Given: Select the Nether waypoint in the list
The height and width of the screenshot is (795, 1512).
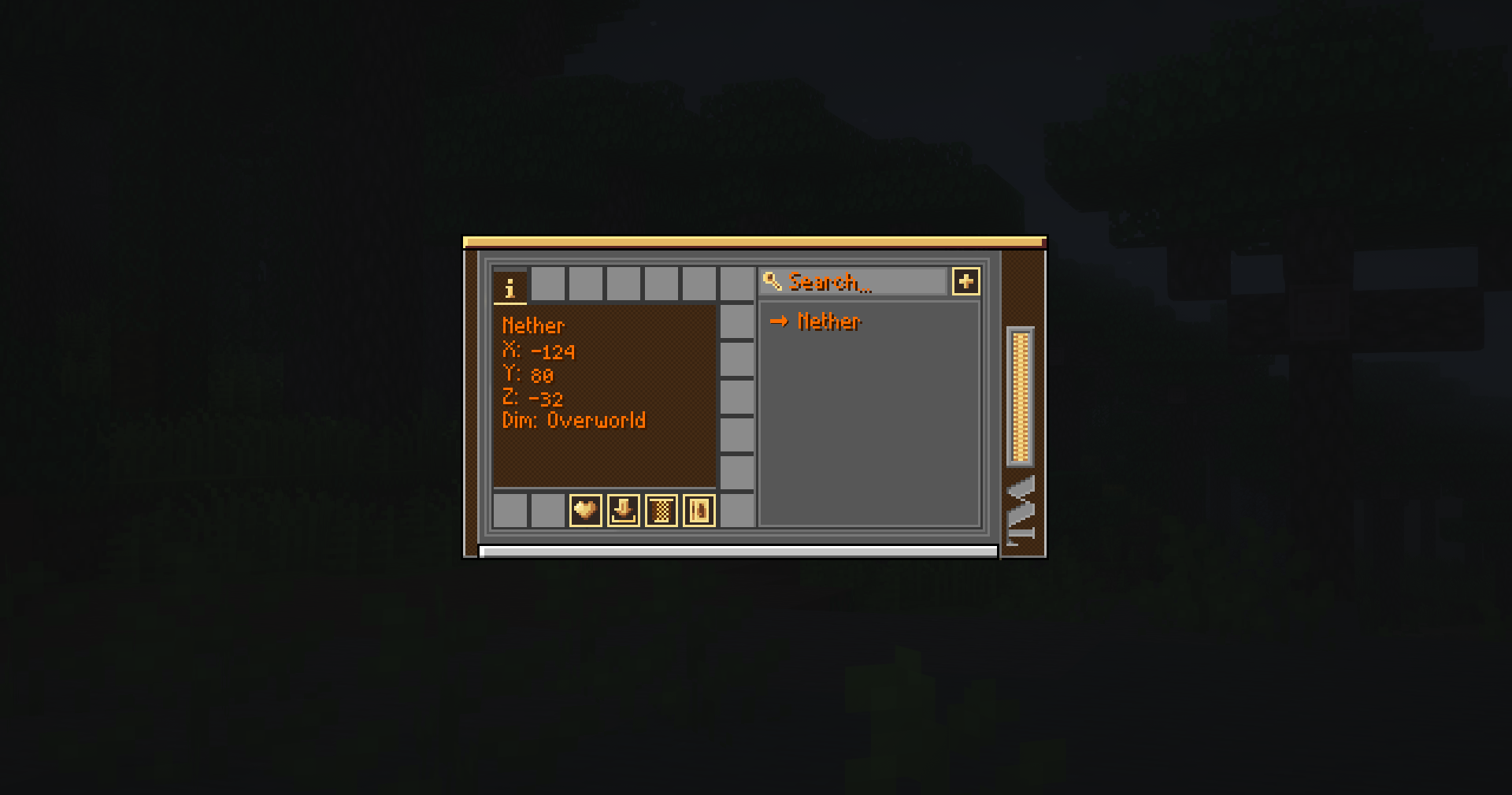Looking at the screenshot, I should click(828, 321).
